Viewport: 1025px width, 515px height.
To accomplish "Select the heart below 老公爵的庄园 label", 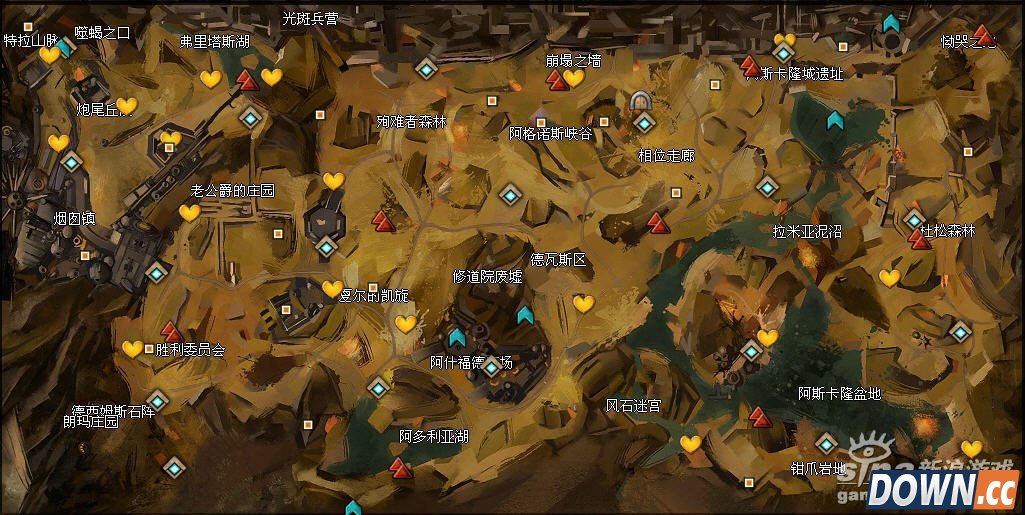I will 189,213.
